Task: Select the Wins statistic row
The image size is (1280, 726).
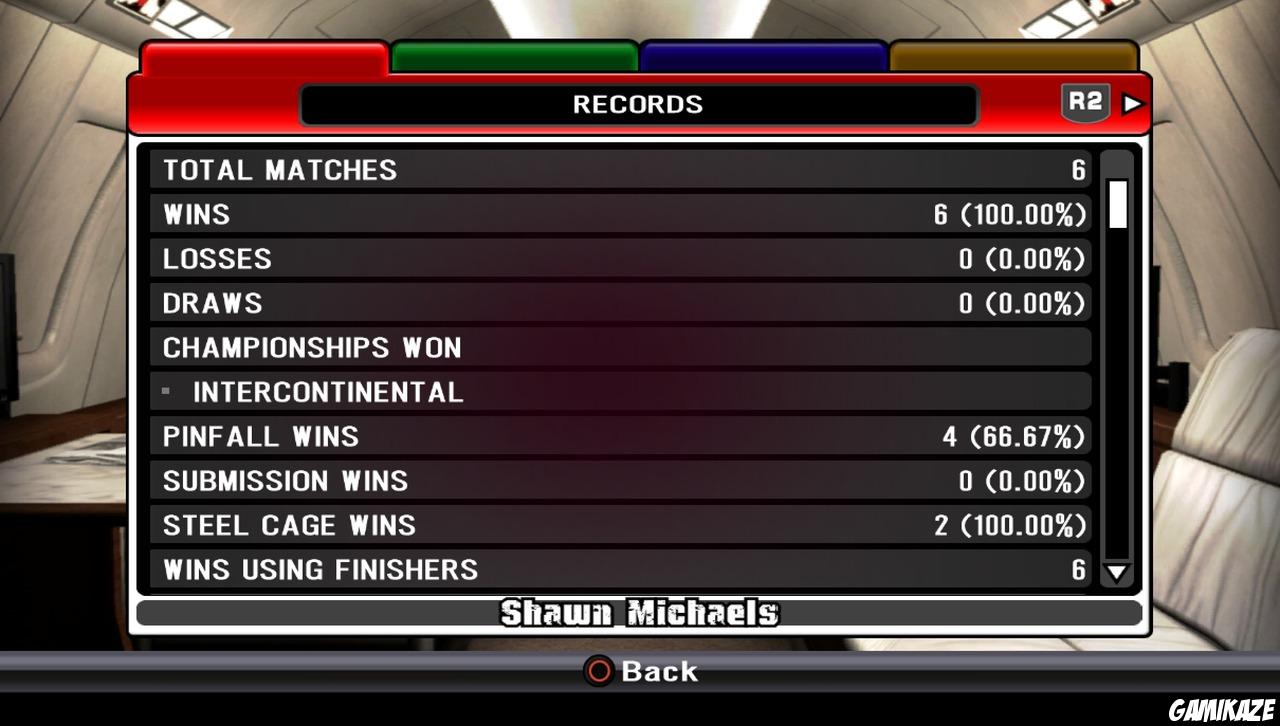Action: pyautogui.click(x=620, y=214)
